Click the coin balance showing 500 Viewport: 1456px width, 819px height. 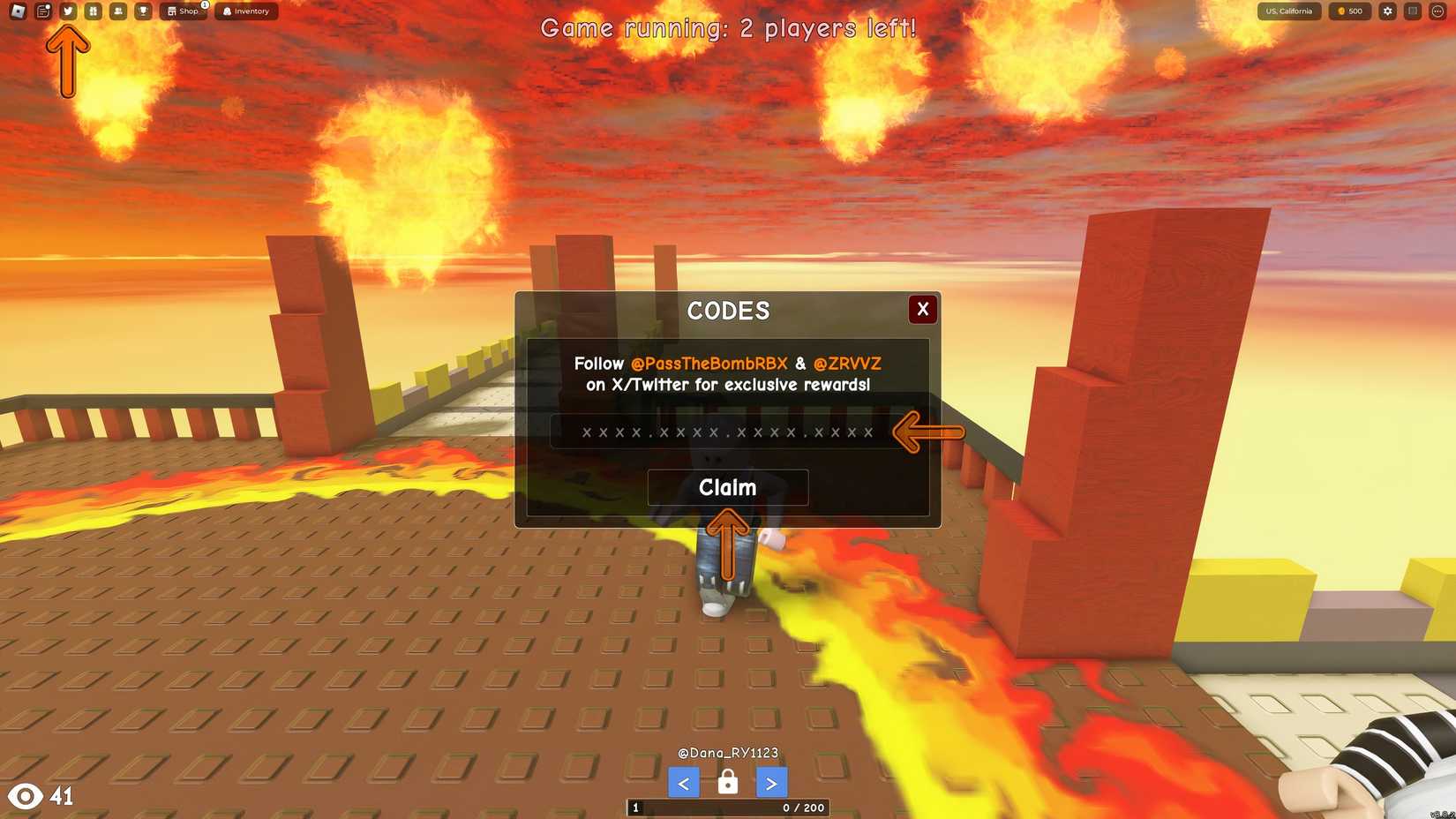click(1349, 11)
